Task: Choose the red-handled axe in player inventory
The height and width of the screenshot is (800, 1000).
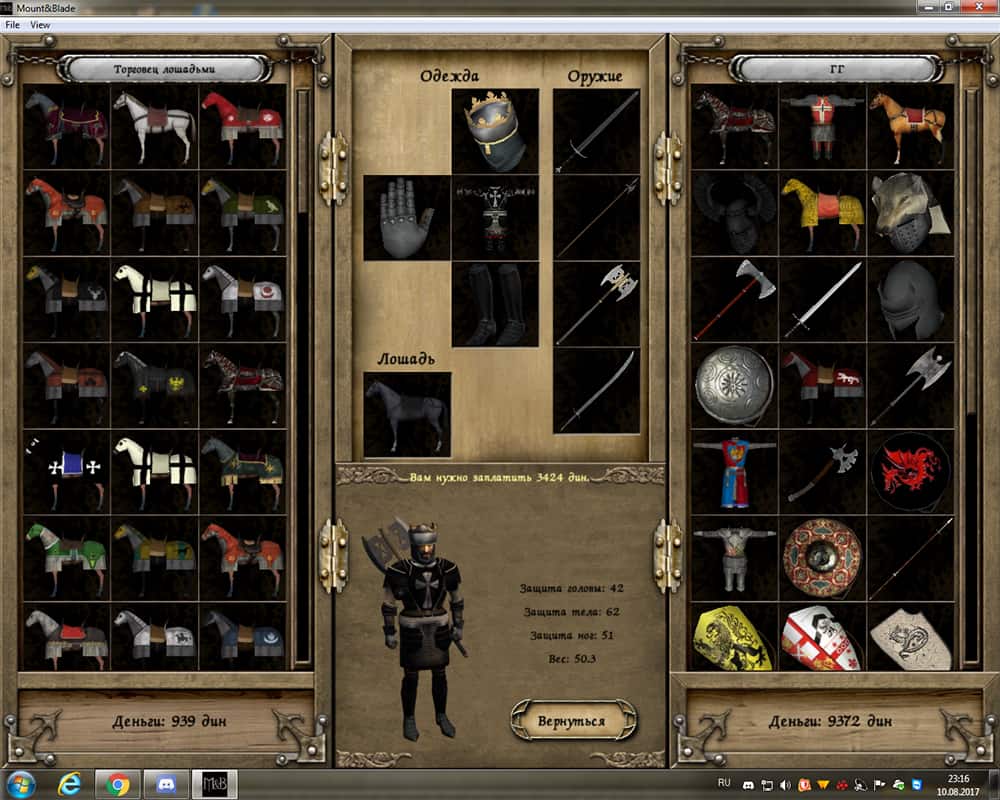Action: point(733,298)
